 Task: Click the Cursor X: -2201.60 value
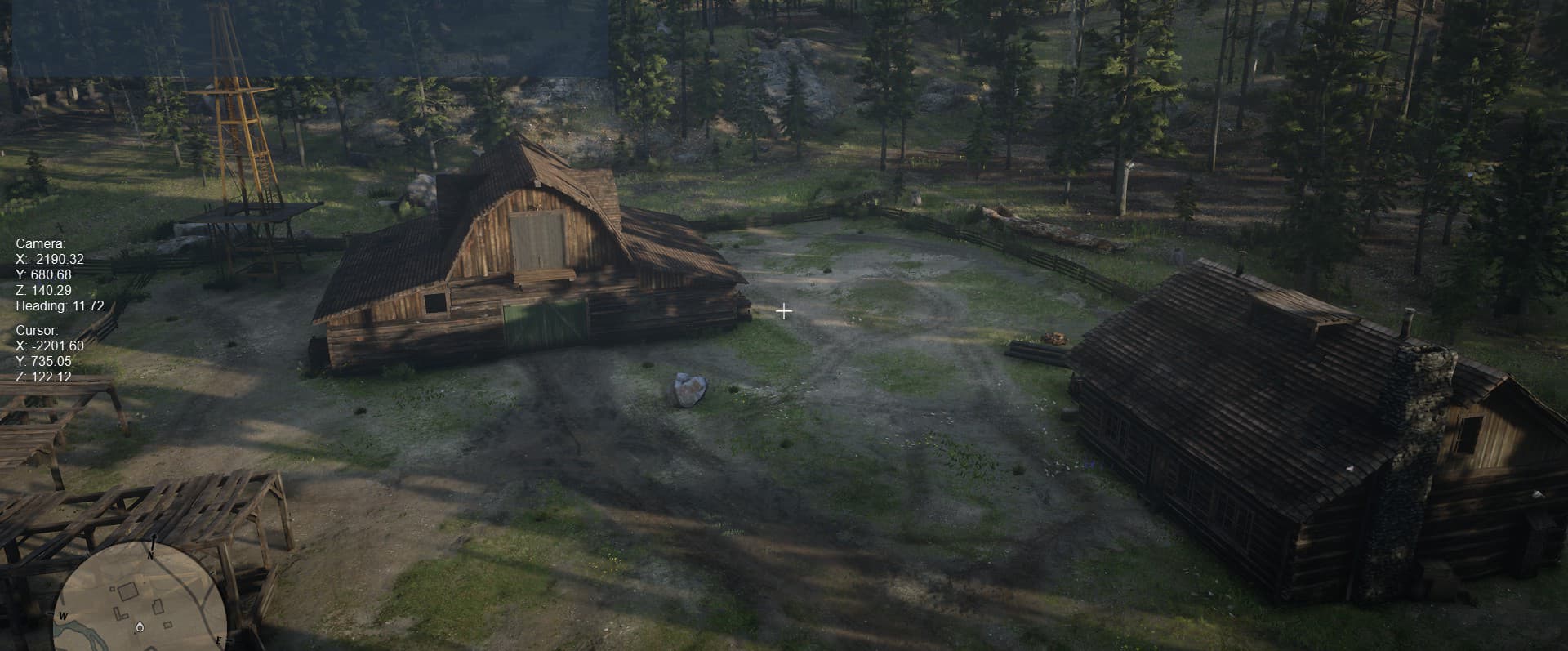(51, 346)
